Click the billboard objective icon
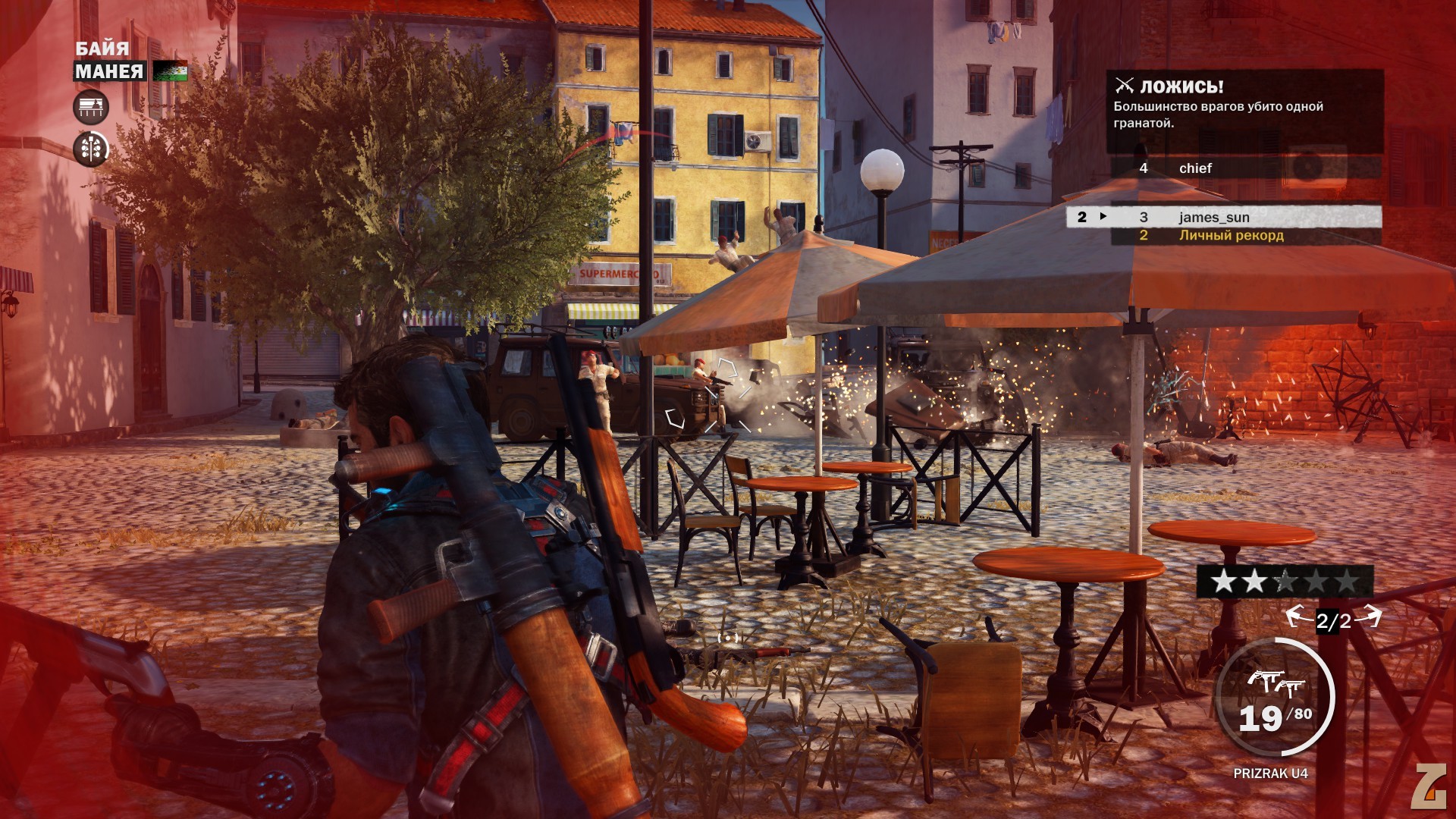1456x819 pixels. (91, 107)
